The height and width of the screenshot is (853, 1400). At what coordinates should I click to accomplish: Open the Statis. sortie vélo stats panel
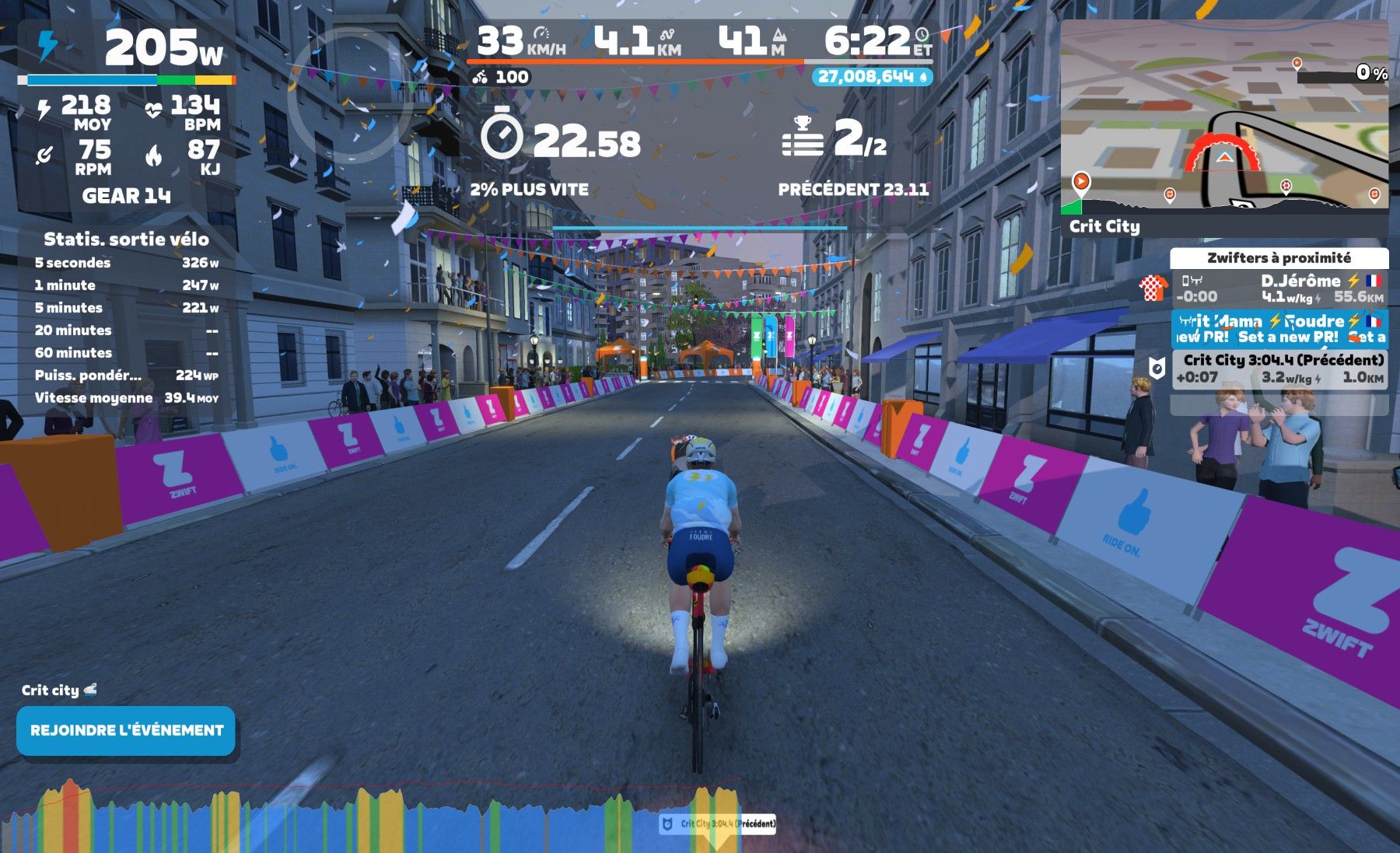click(126, 239)
